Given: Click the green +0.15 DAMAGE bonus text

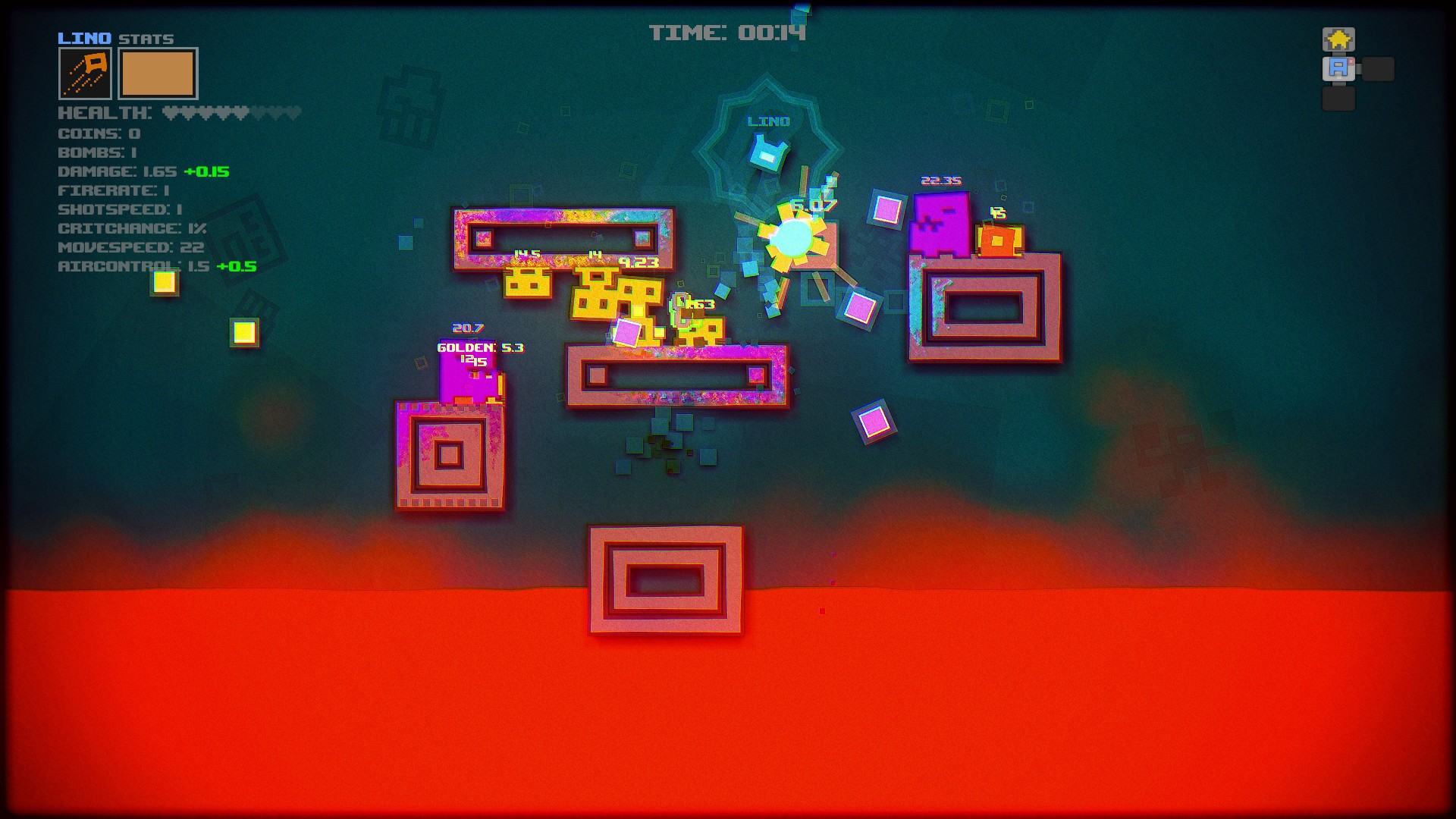Looking at the screenshot, I should [205, 171].
